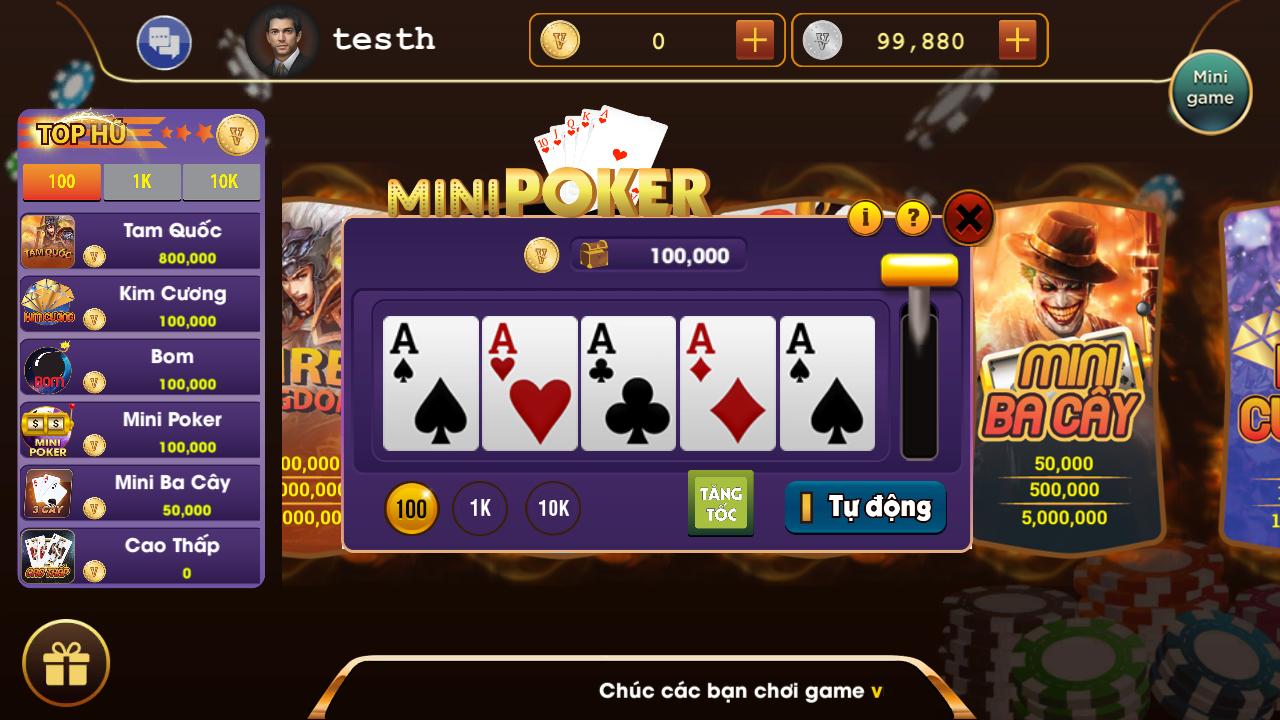This screenshot has height=720, width=1280.
Task: Open the gift box icon
Action: pos(66,660)
